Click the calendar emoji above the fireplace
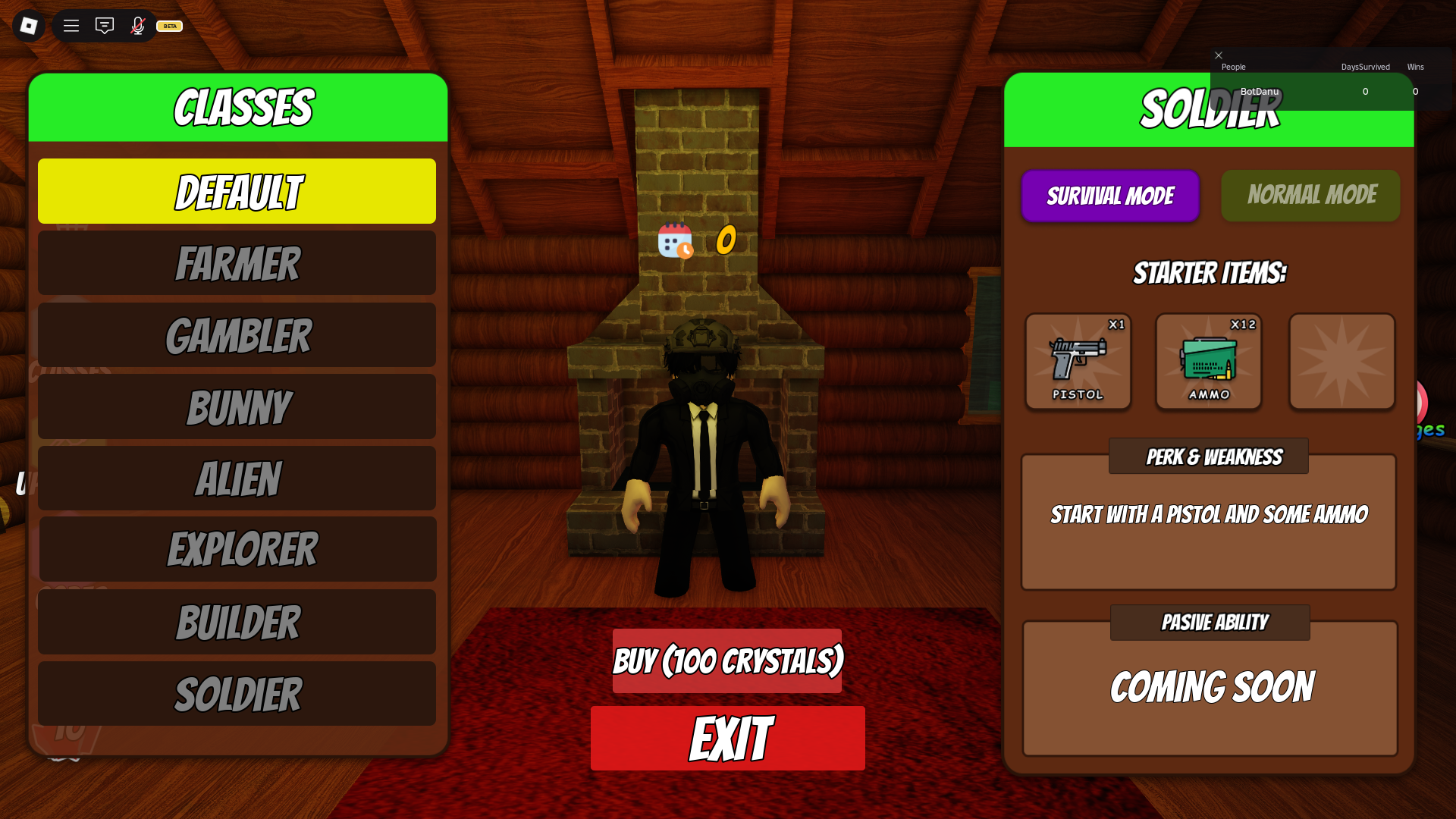The width and height of the screenshot is (1456, 819). tap(673, 241)
